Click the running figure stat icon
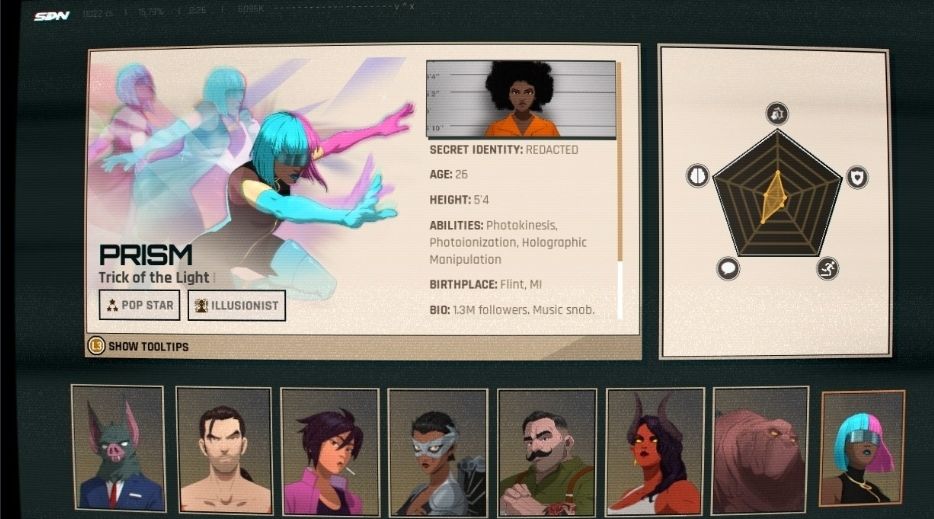 tap(827, 268)
